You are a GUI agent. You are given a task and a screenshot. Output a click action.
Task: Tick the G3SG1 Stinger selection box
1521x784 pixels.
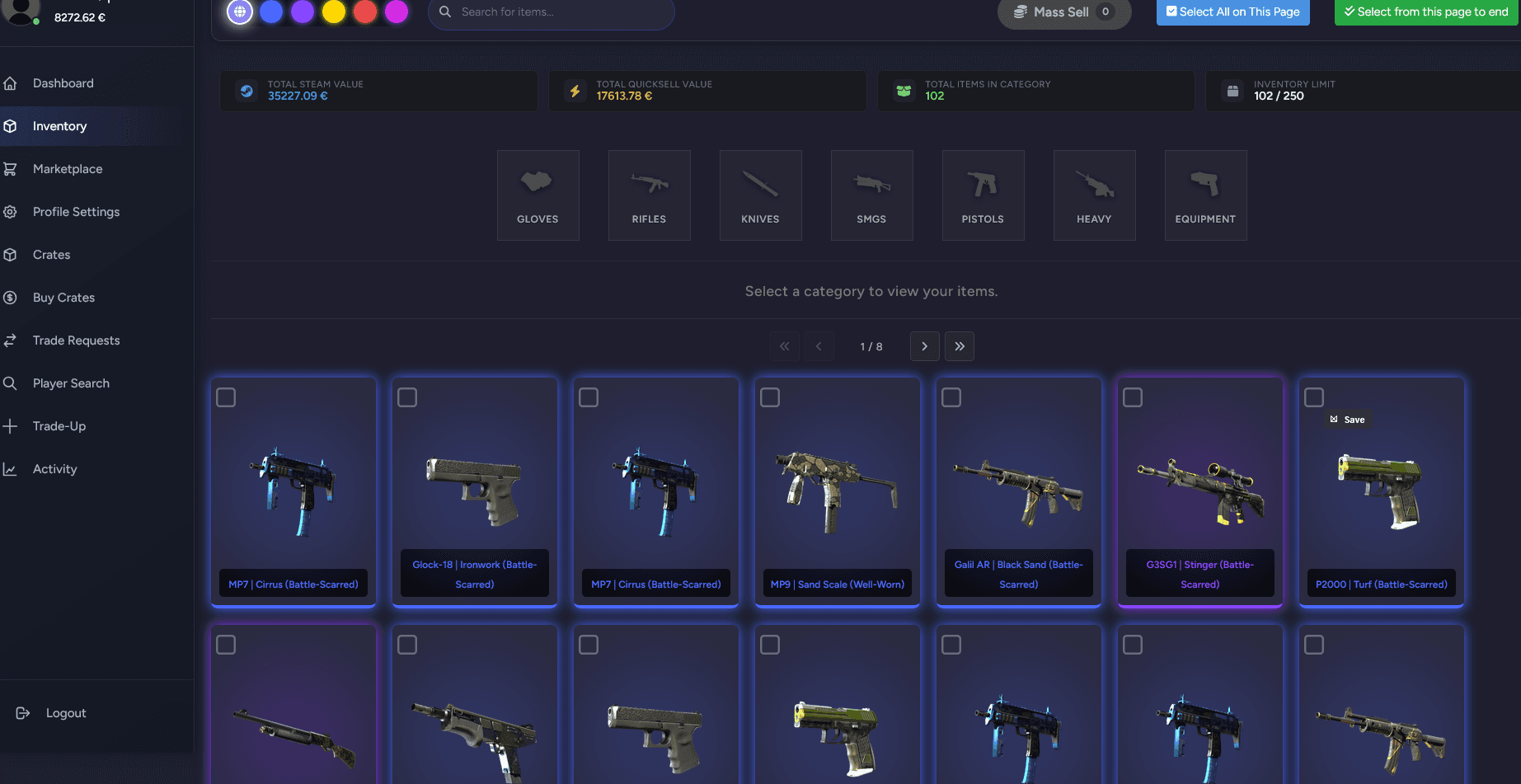[x=1133, y=397]
